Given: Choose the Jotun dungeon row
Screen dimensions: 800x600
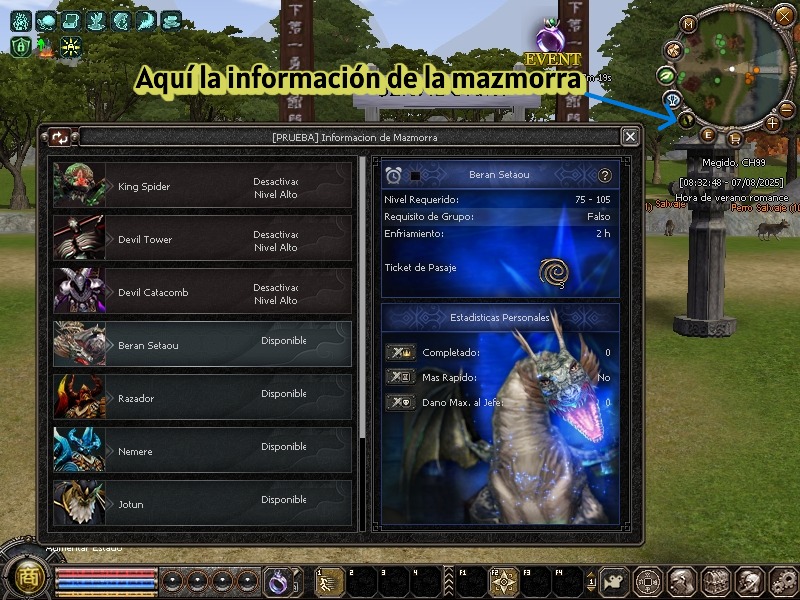Looking at the screenshot, I should (x=202, y=504).
